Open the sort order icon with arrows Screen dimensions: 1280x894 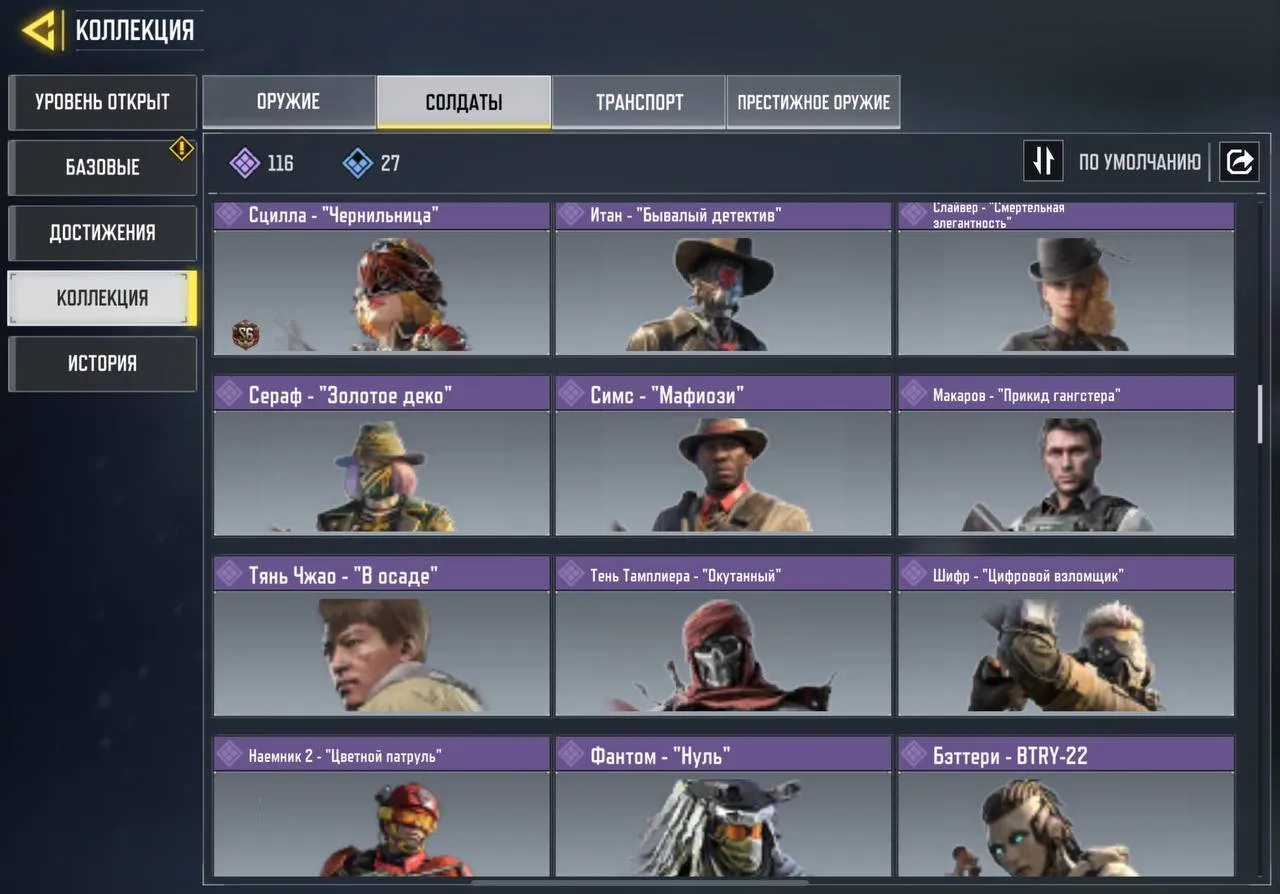[x=1043, y=161]
